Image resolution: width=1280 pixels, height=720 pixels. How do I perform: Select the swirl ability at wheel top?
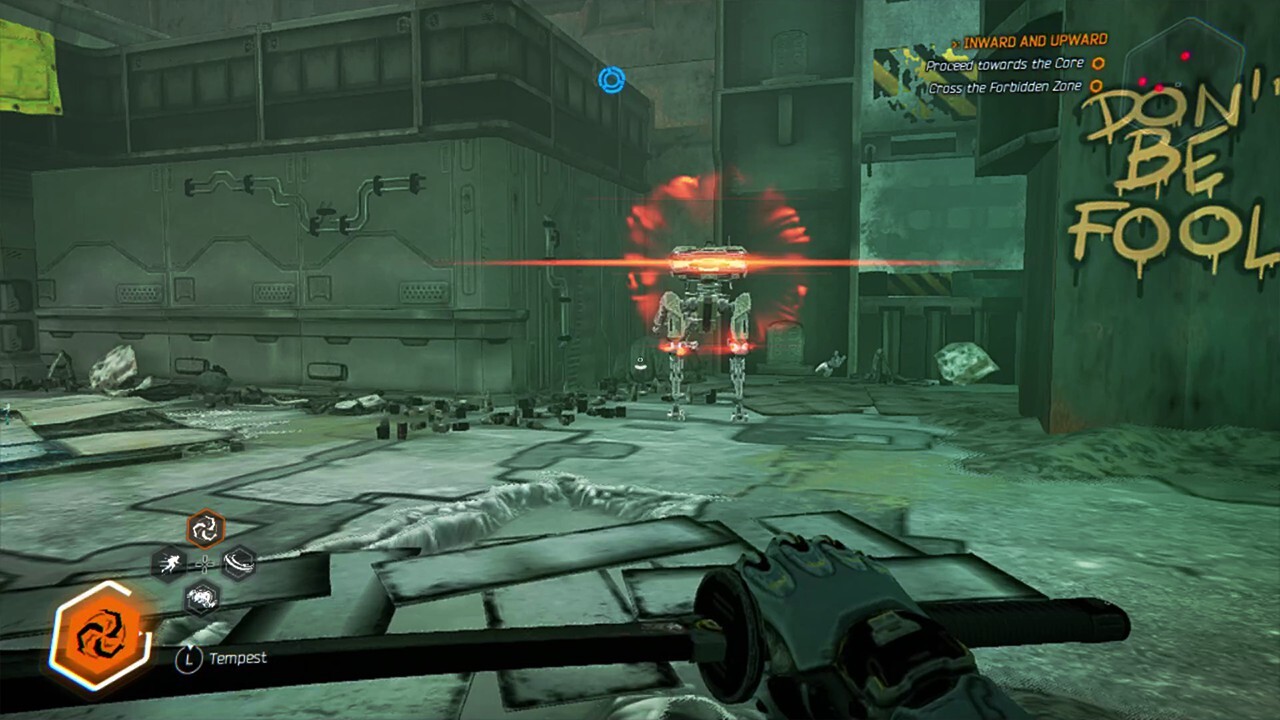click(x=205, y=528)
